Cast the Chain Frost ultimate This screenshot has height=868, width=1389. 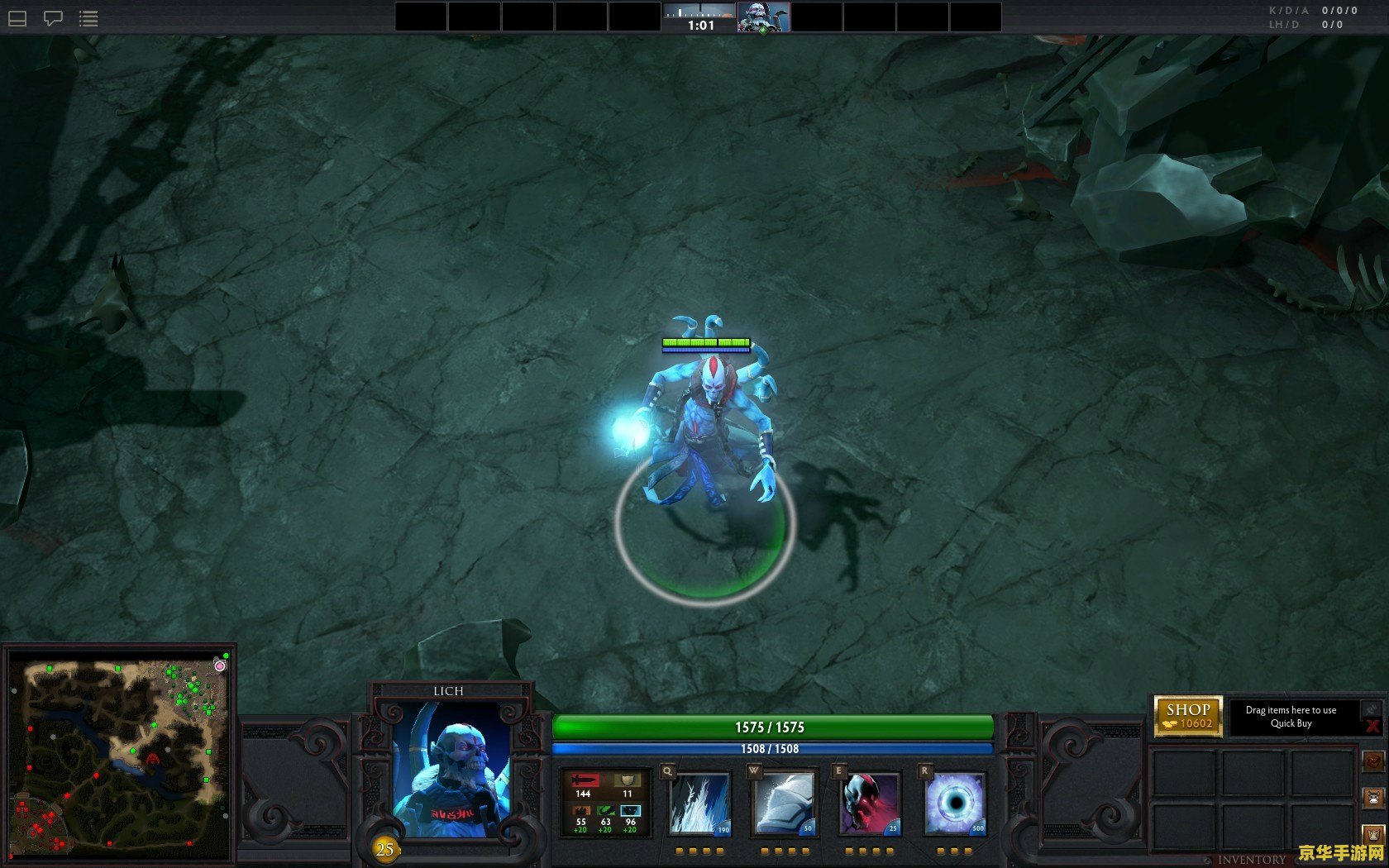pos(955,803)
